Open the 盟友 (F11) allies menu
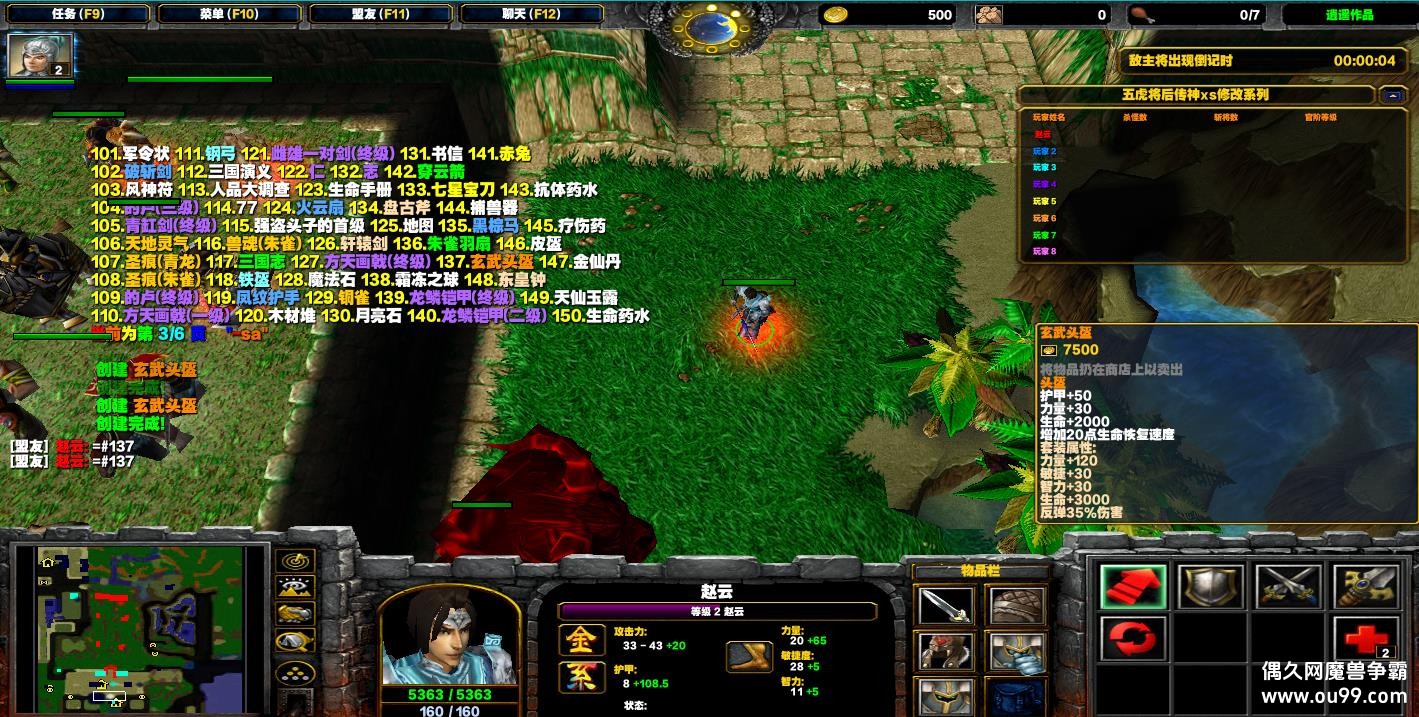Viewport: 1419px width, 717px height. point(380,14)
